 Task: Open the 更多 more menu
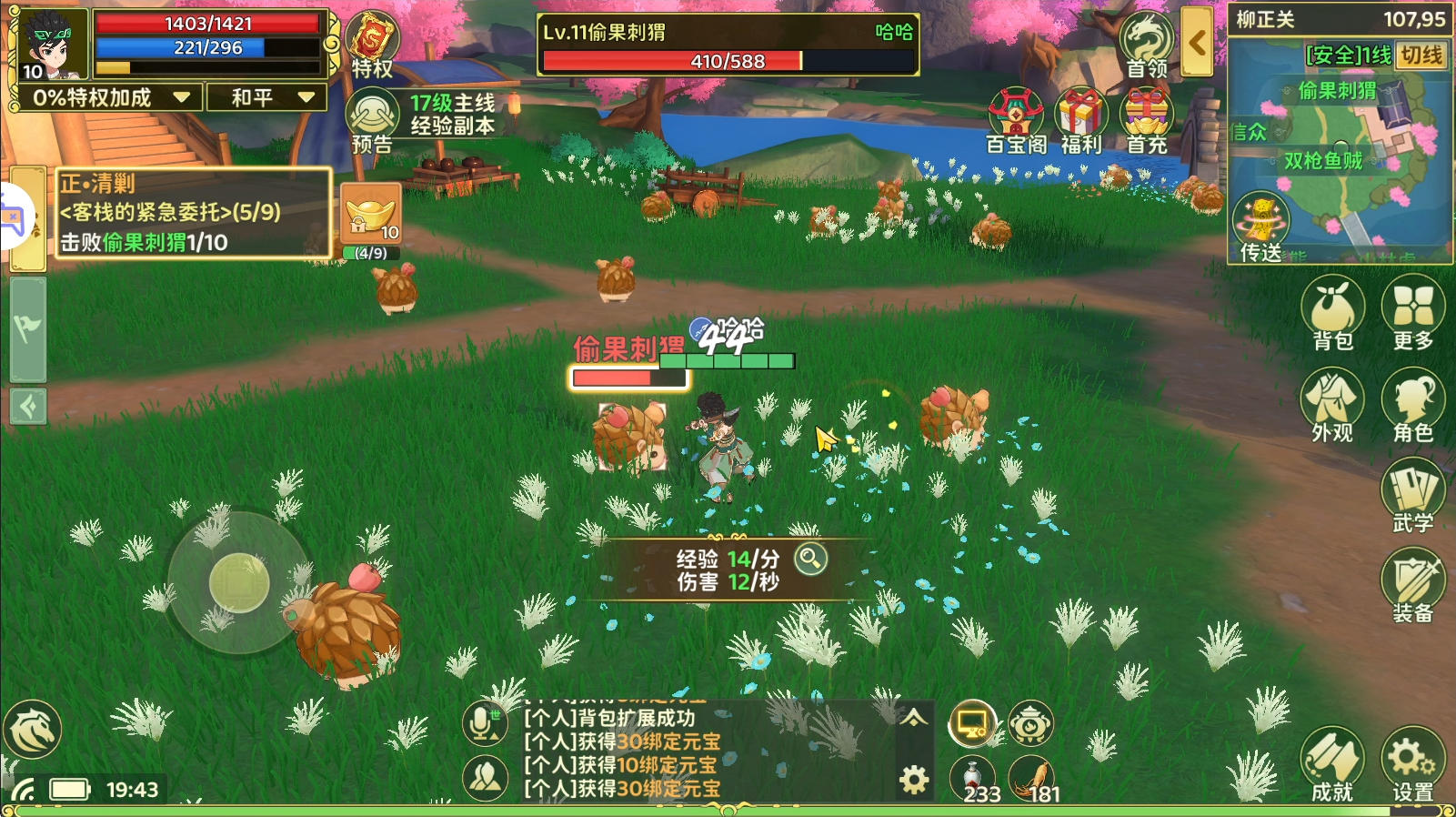[x=1412, y=313]
